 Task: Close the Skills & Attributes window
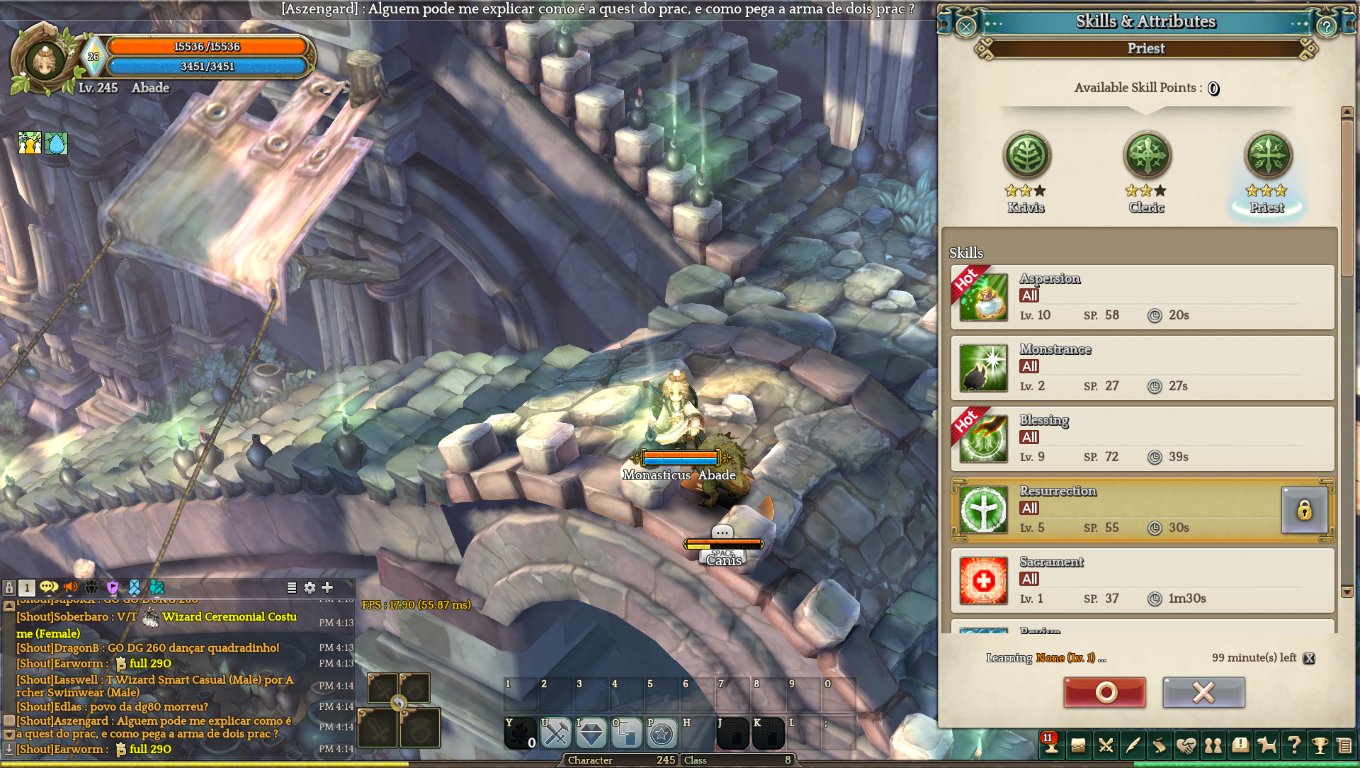pos(966,26)
